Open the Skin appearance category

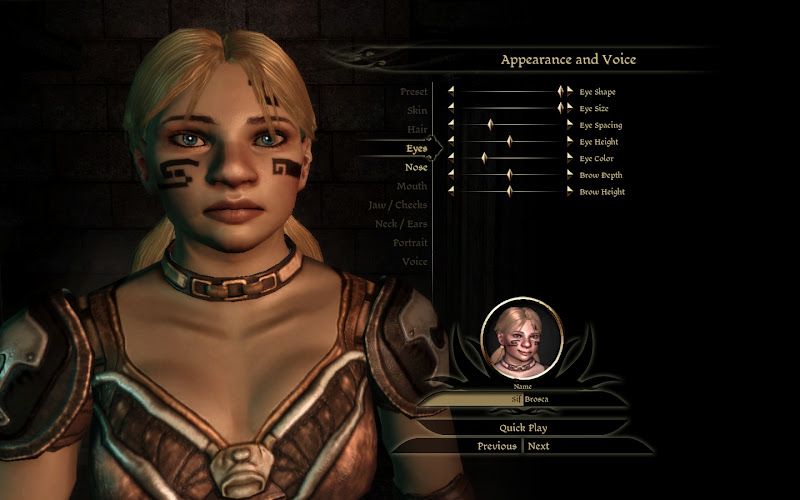tap(417, 111)
